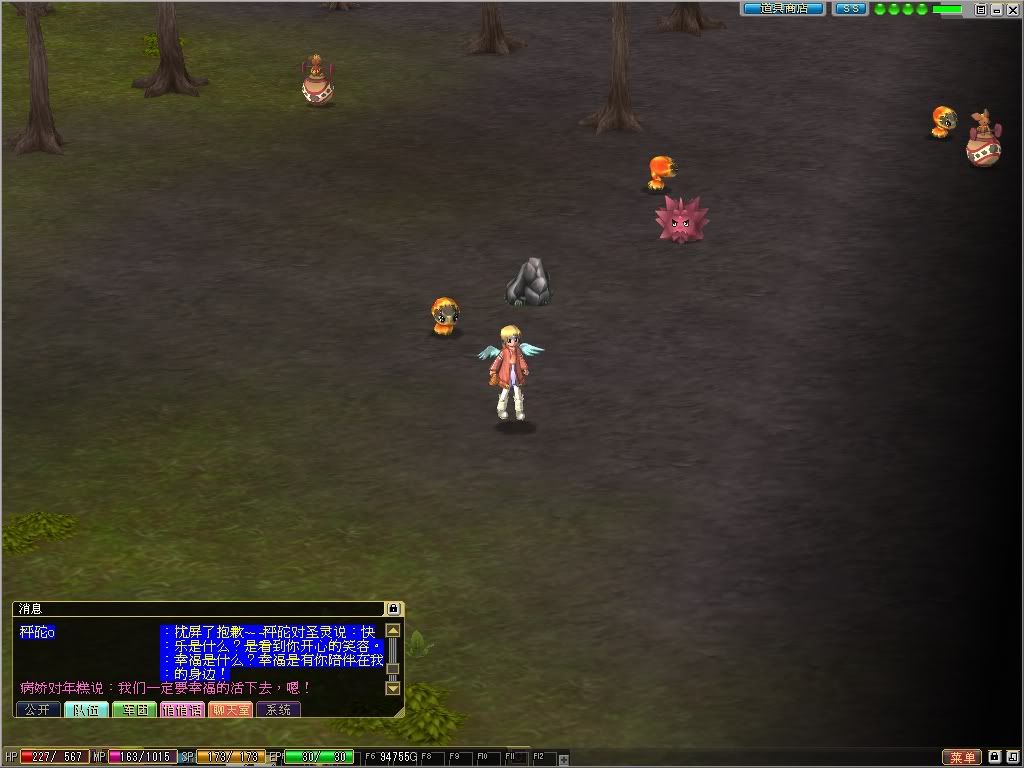Toggle the message window lock icon
The image size is (1024, 768).
pyautogui.click(x=394, y=608)
